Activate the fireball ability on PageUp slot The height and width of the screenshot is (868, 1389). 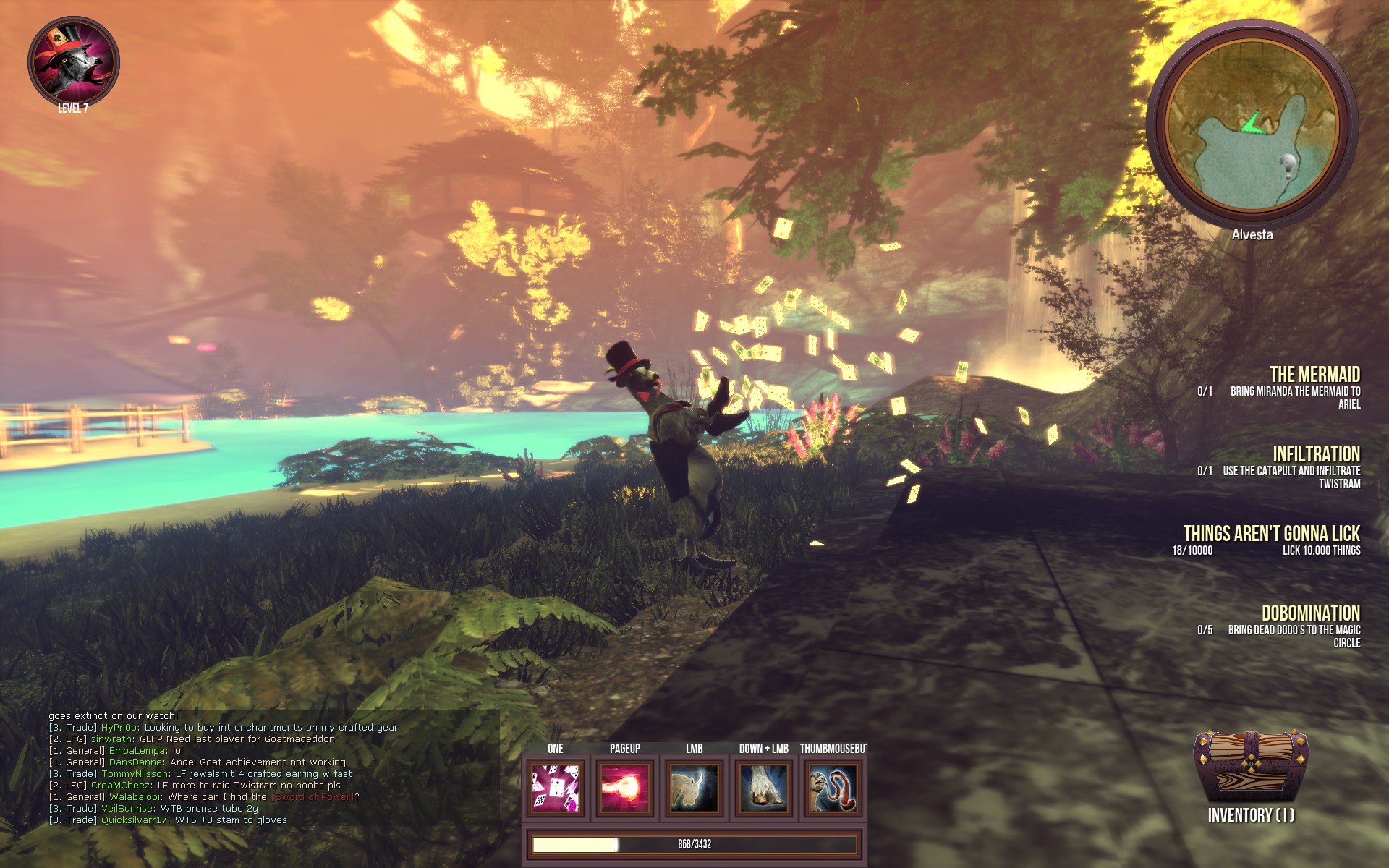625,788
